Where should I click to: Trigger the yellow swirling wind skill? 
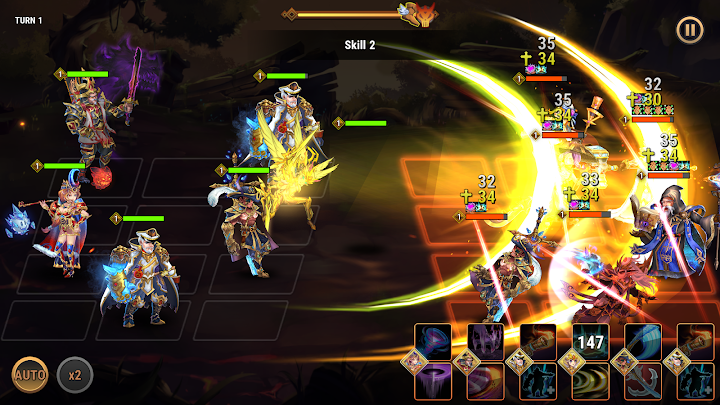pyautogui.click(x=591, y=382)
